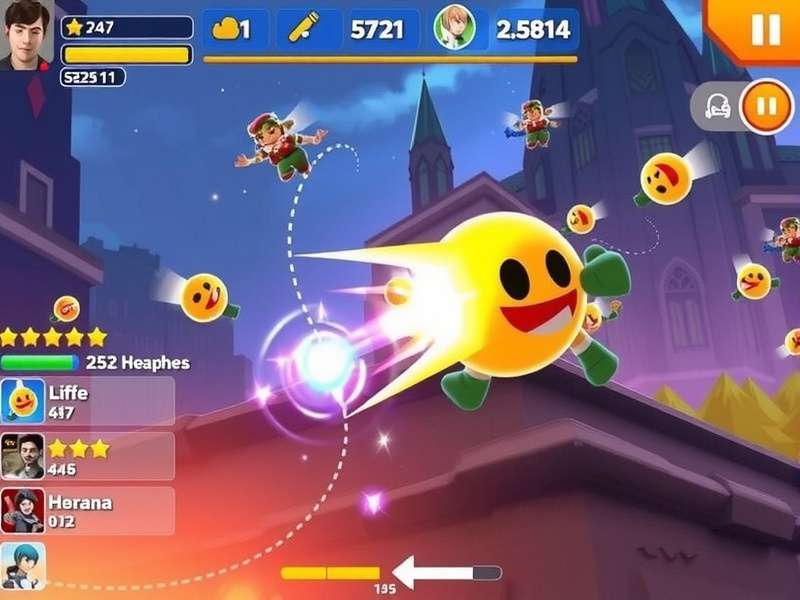Select the Herana leaderboard row

tap(88, 510)
